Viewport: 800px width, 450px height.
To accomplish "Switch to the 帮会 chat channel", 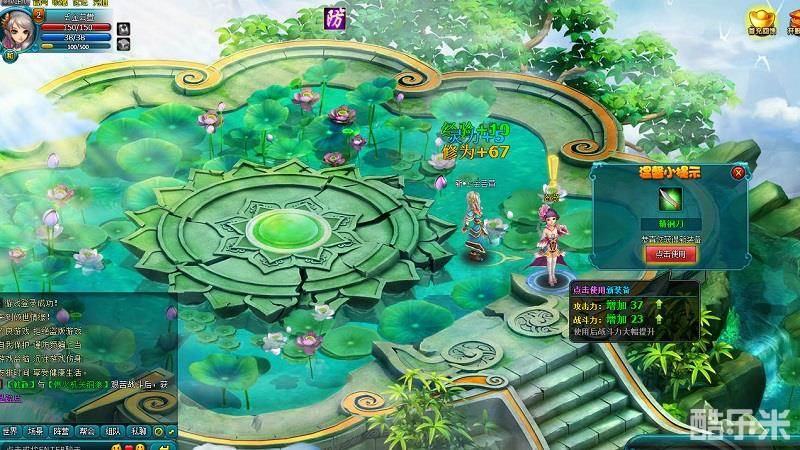I will click(88, 431).
